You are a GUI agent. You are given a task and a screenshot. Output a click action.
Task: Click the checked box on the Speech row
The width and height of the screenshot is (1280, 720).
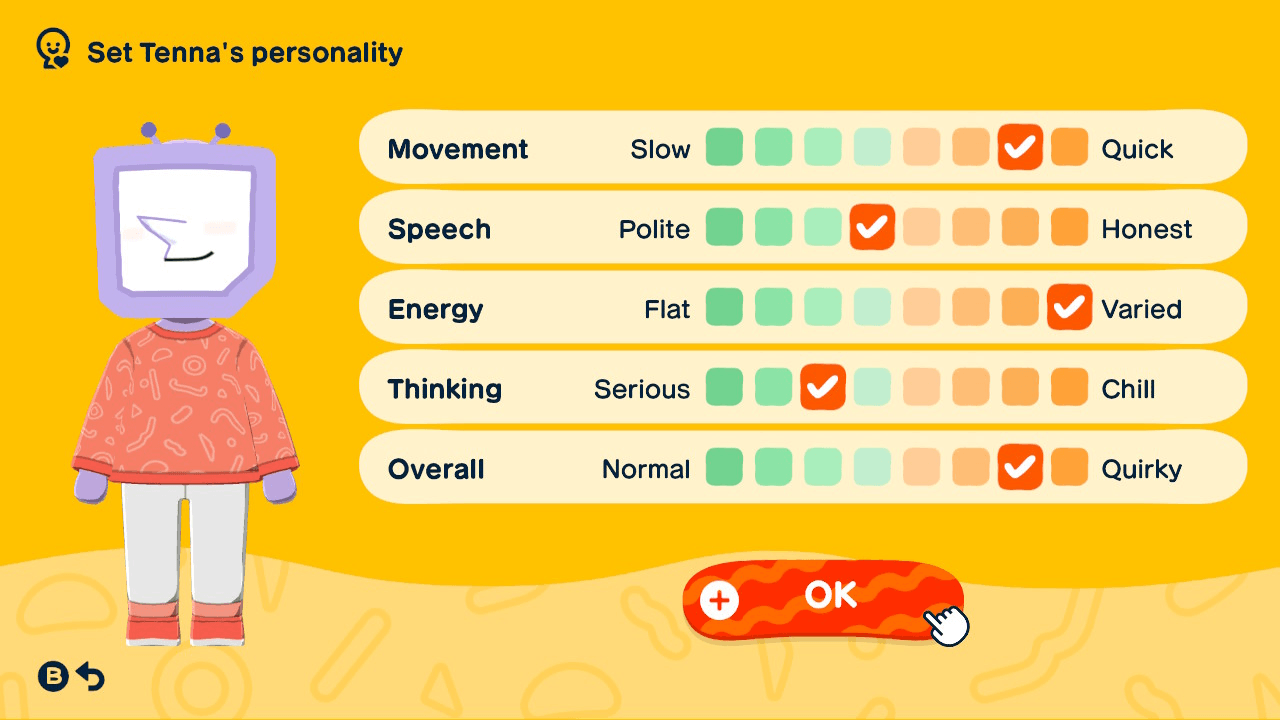point(872,228)
